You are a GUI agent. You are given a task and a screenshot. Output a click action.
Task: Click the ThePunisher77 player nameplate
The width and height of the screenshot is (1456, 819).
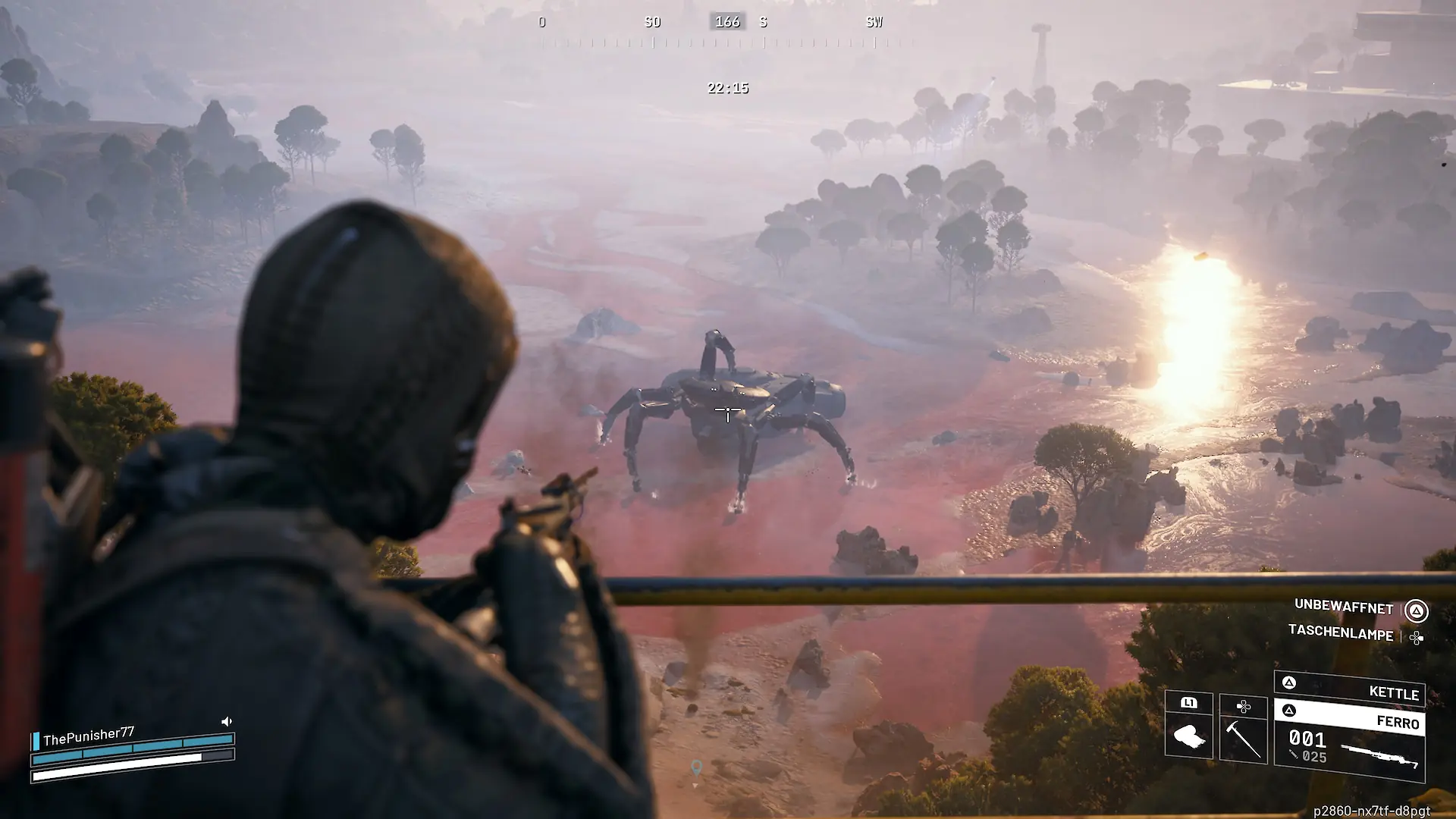(89, 736)
